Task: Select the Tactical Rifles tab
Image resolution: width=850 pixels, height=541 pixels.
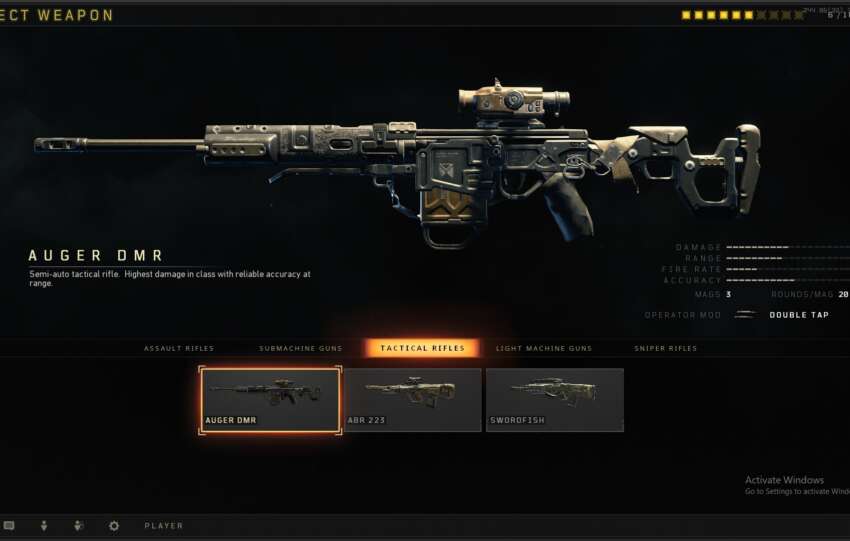Action: 422,348
